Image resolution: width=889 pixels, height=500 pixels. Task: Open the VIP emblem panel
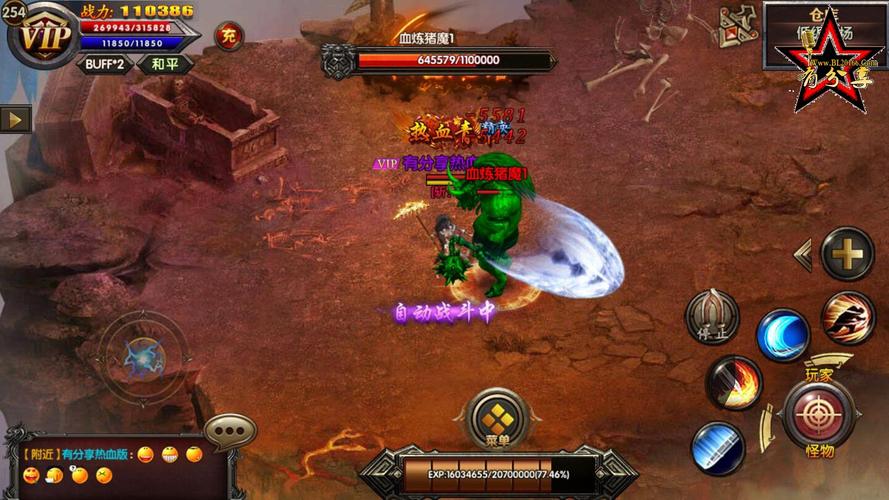click(44, 37)
